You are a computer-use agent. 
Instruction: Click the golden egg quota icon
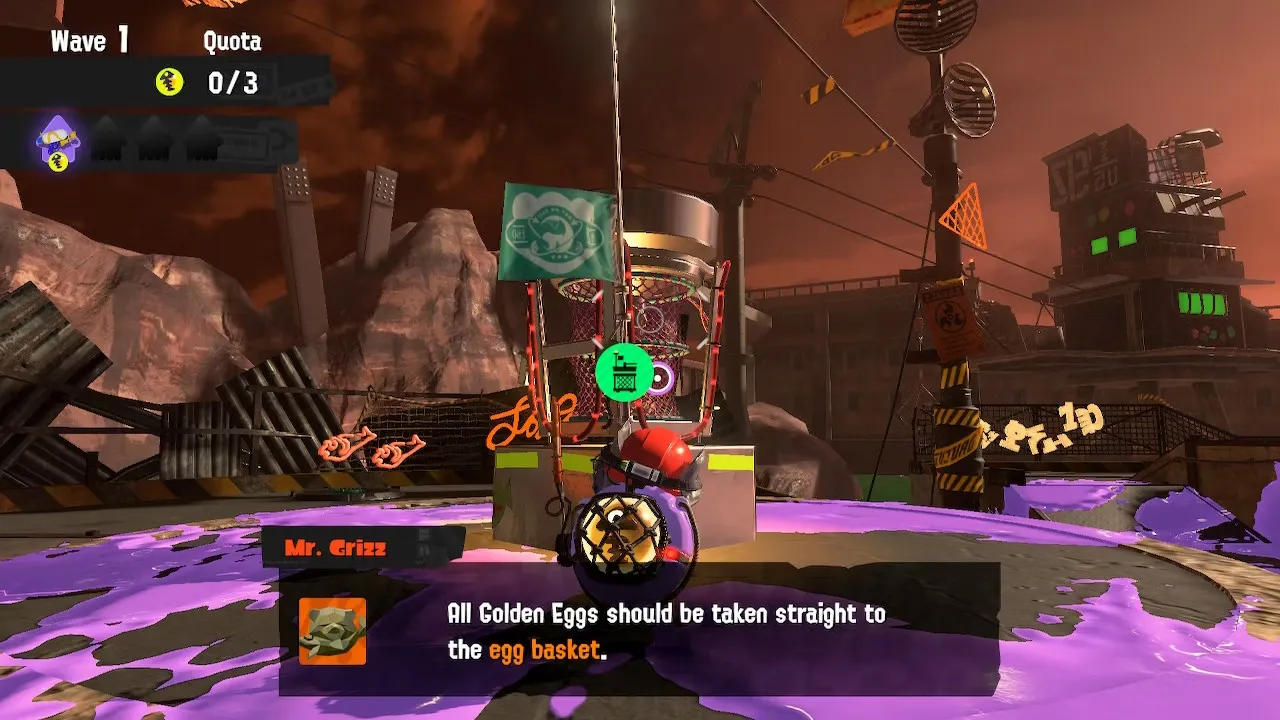[x=169, y=83]
